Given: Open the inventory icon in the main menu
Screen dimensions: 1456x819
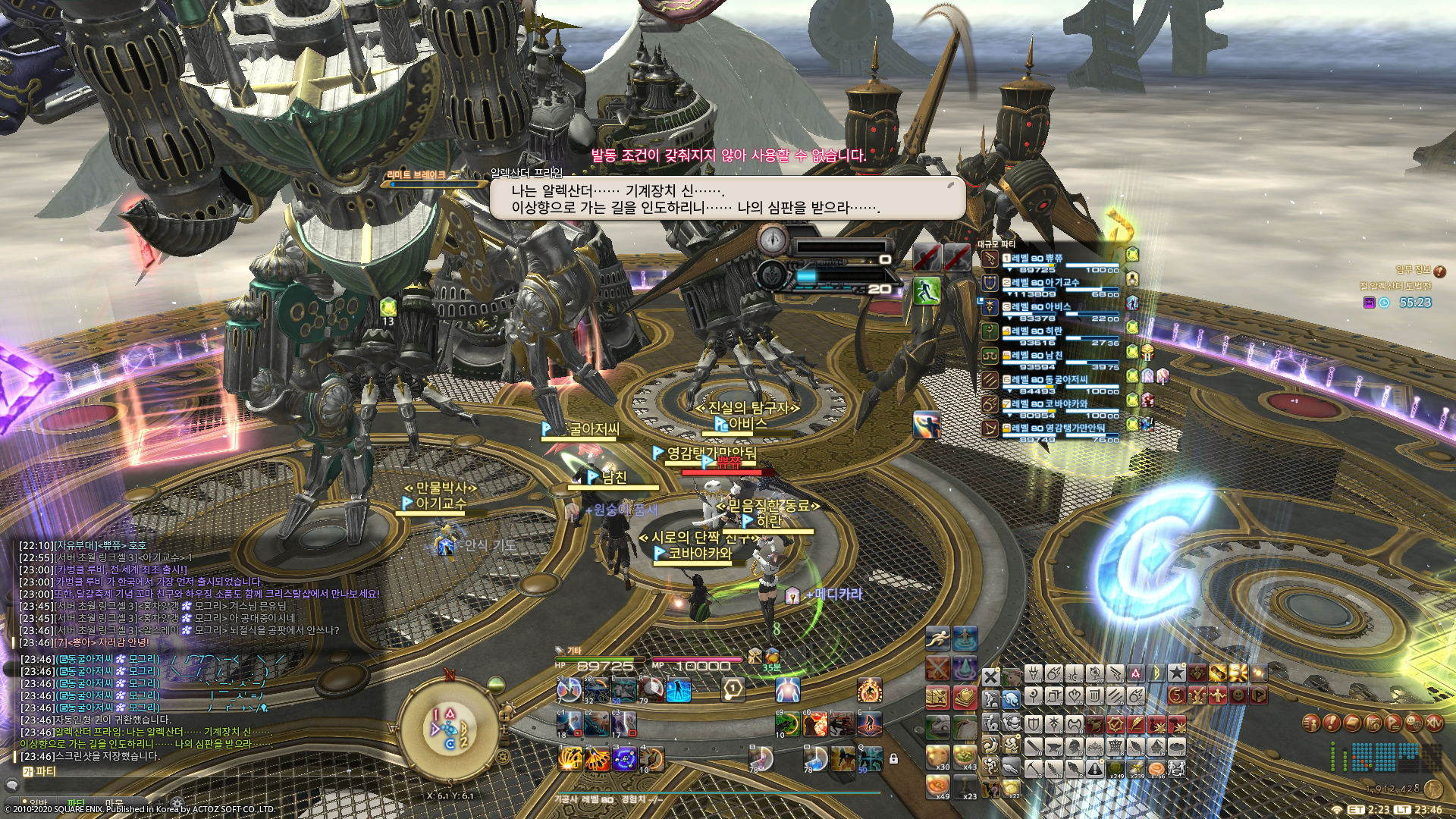Looking at the screenshot, I should [1352, 723].
